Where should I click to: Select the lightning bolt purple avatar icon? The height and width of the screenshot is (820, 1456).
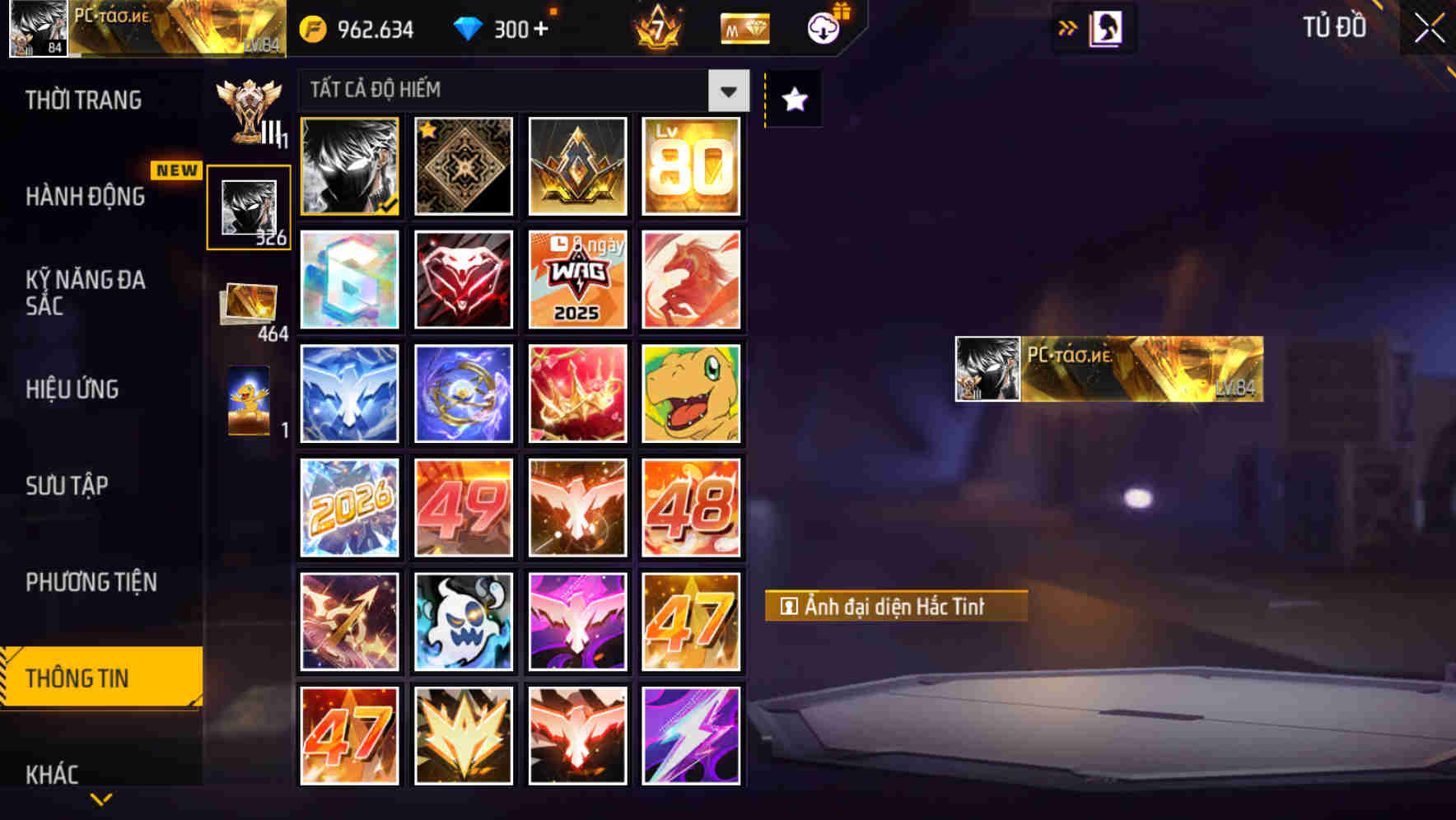click(692, 735)
